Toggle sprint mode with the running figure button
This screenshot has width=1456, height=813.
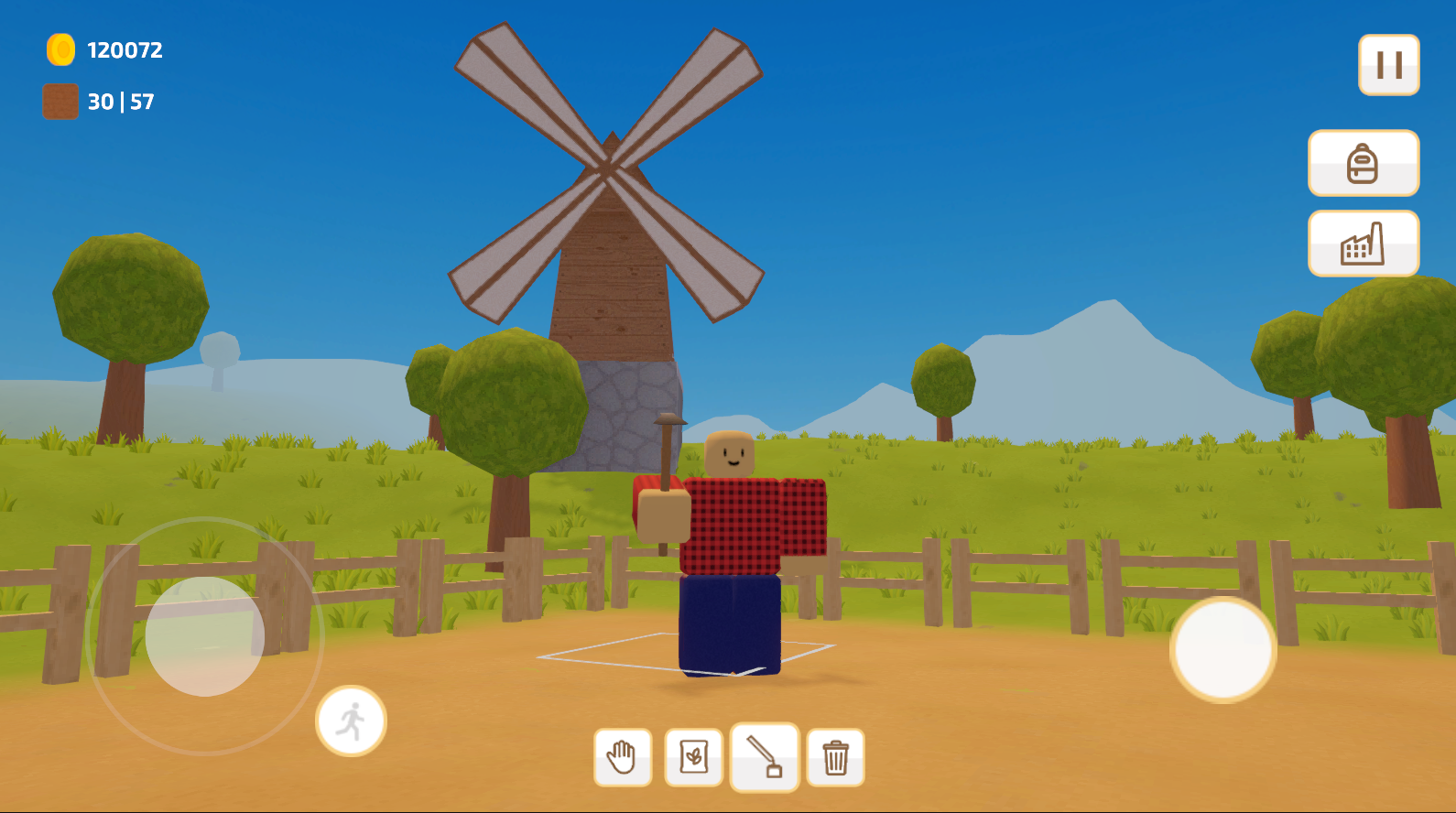click(353, 721)
